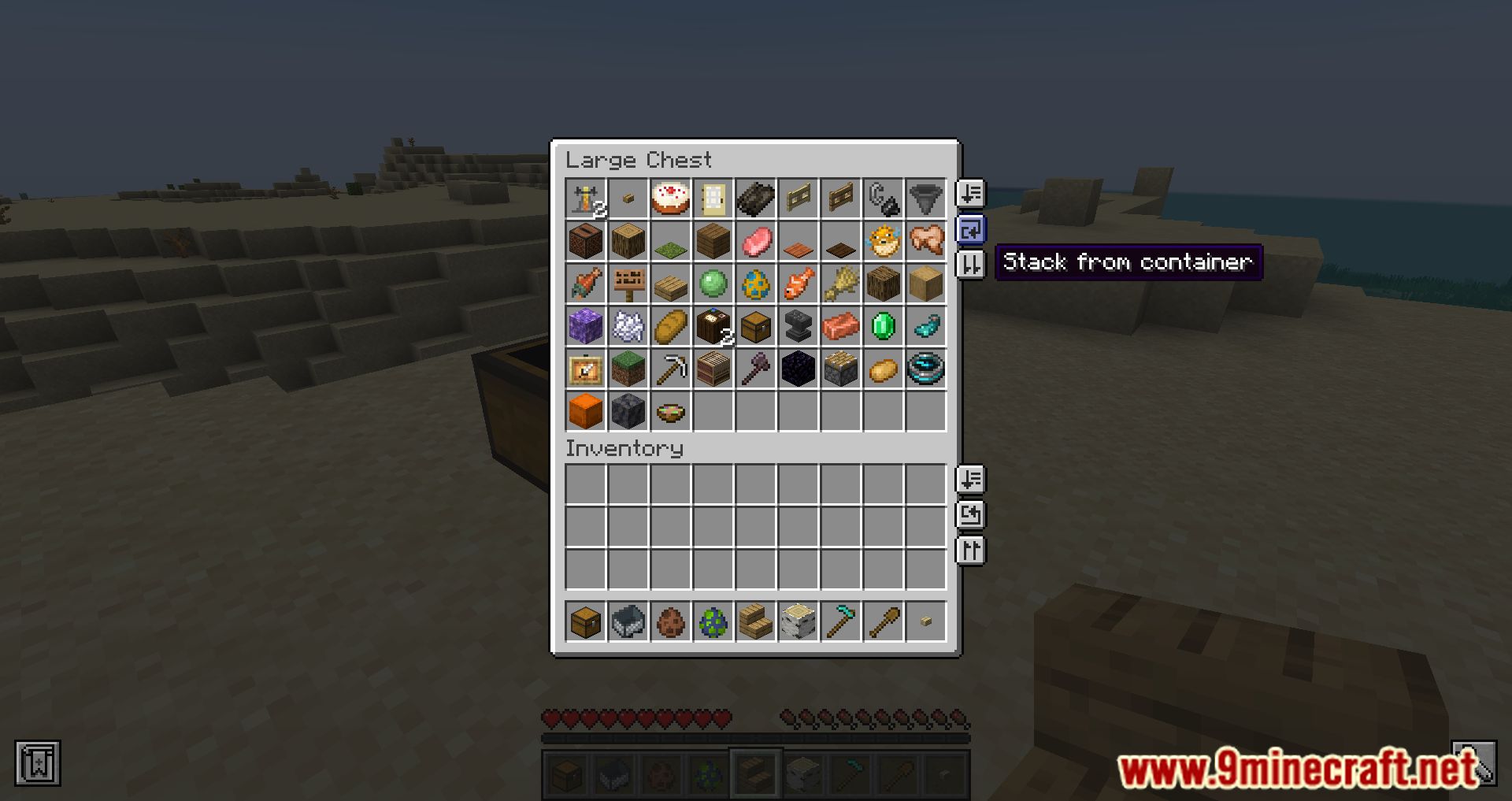Pick up the purple amethyst block

[x=585, y=326]
